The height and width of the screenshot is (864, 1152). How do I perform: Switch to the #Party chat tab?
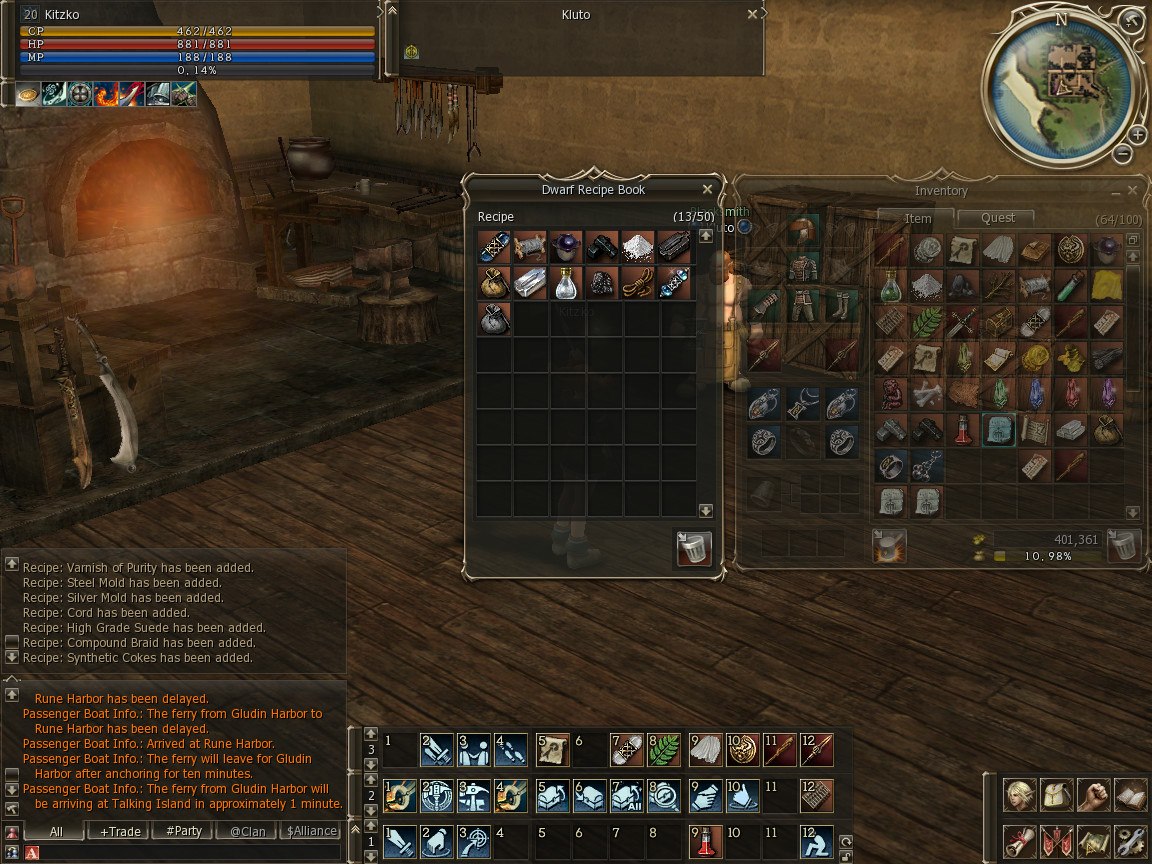[x=183, y=831]
